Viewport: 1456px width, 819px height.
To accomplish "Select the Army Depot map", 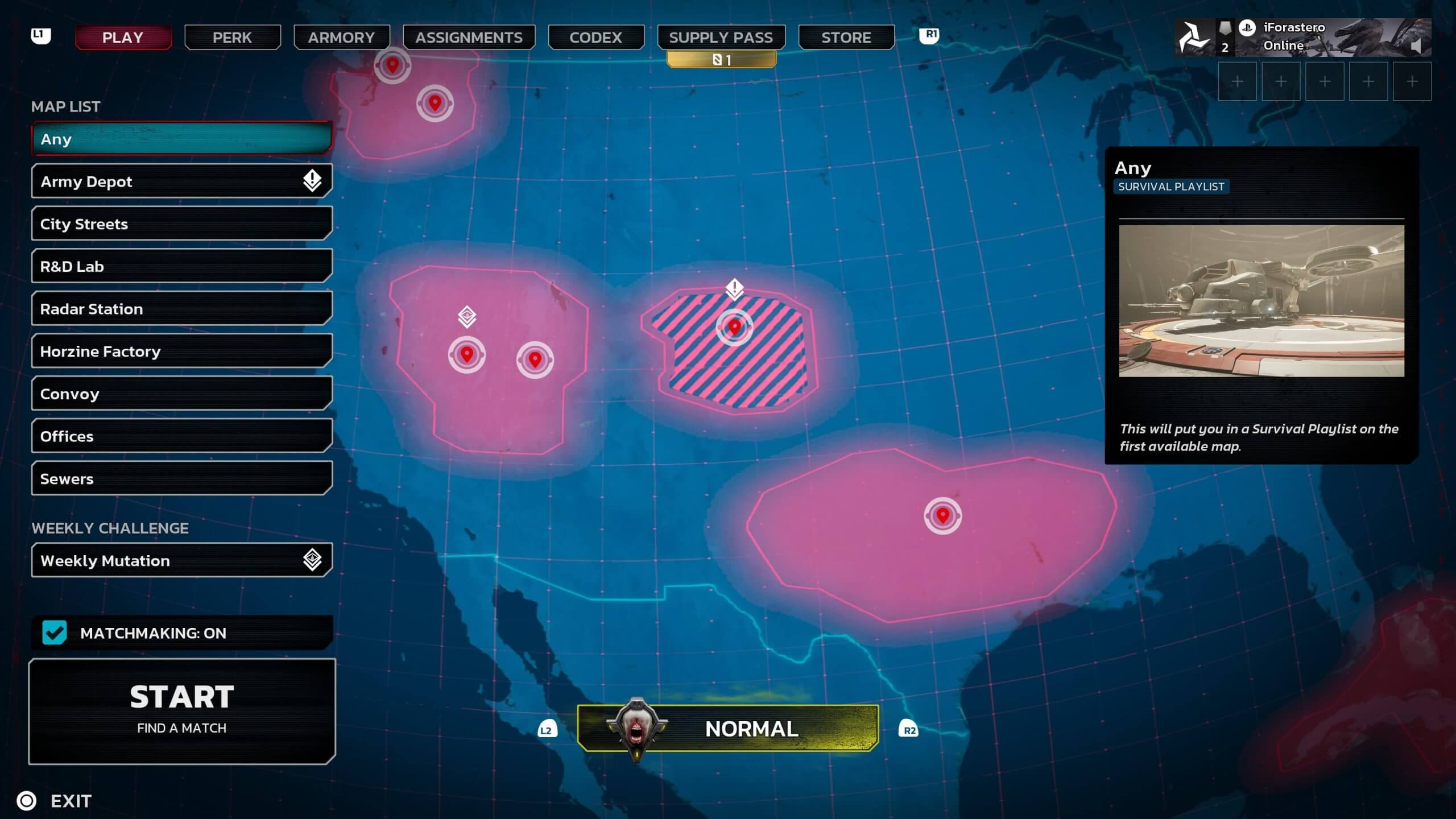I will tap(181, 181).
